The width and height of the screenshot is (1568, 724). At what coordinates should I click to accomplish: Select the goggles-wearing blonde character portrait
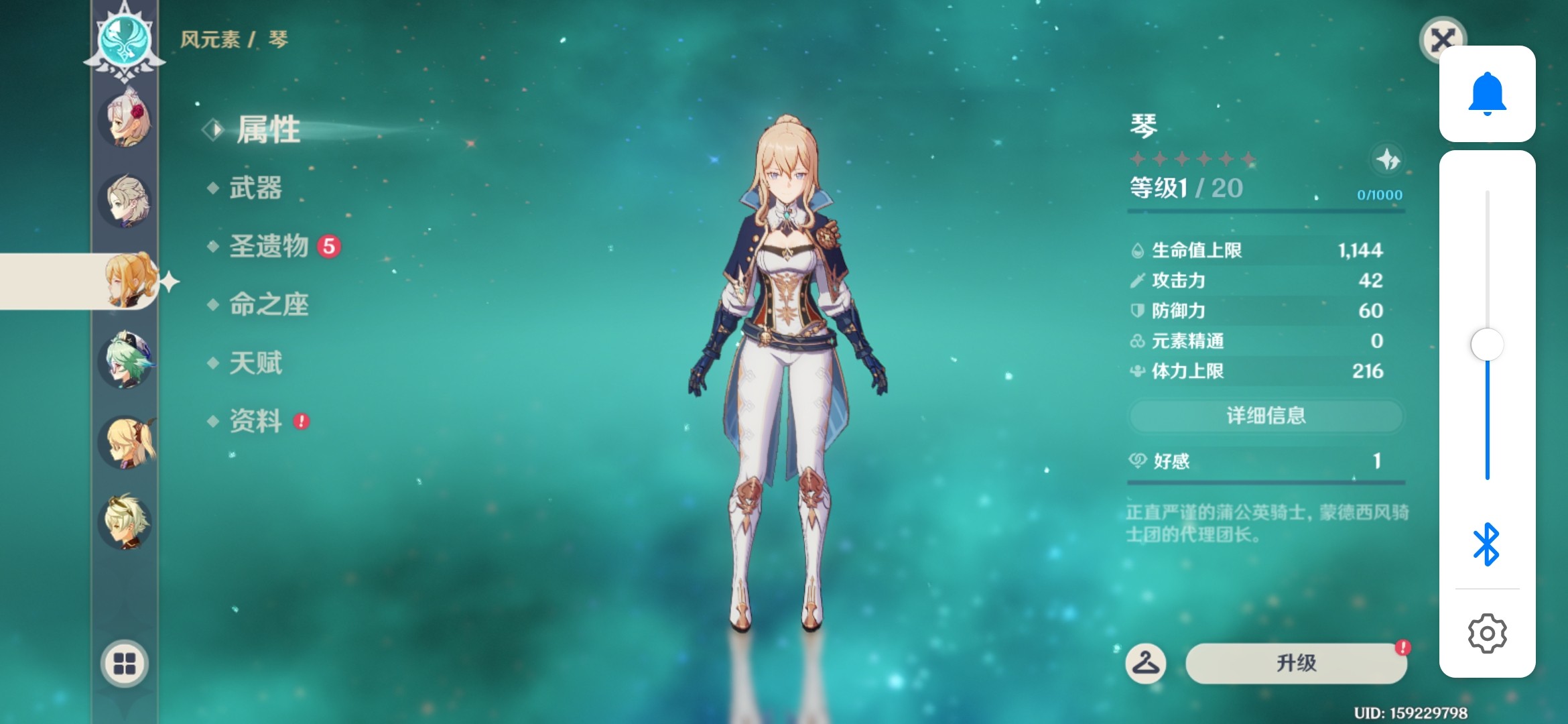[x=125, y=523]
